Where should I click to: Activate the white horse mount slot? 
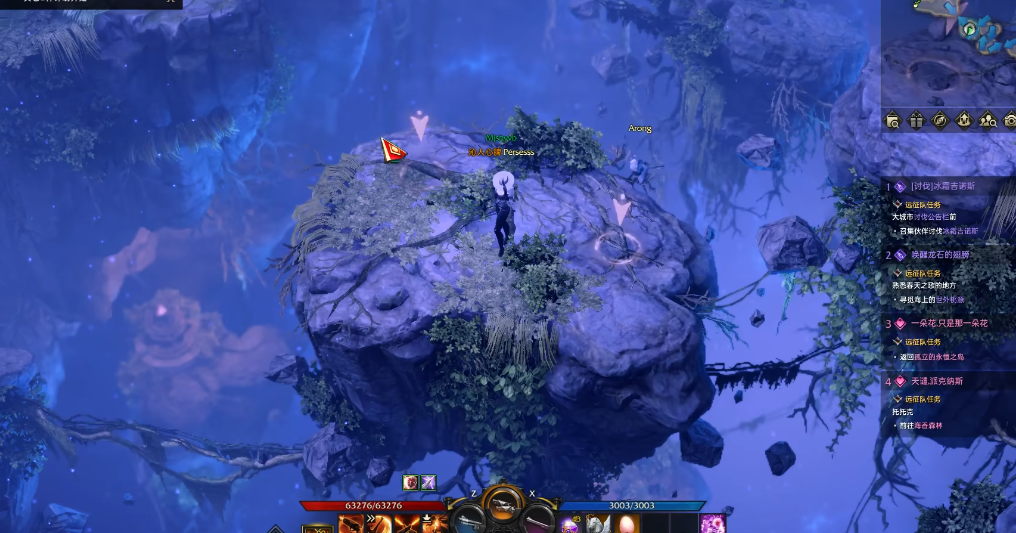pos(598,524)
